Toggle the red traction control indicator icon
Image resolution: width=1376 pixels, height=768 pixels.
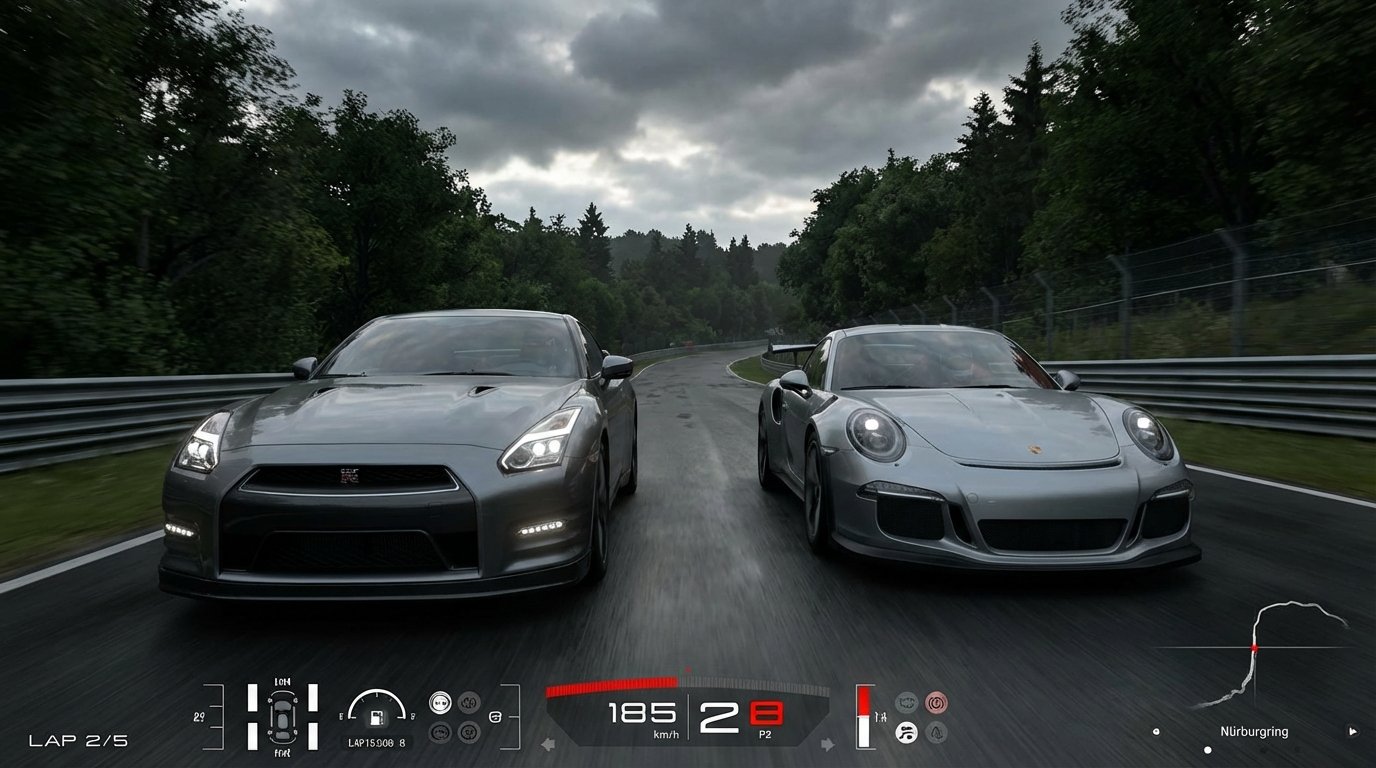936,702
